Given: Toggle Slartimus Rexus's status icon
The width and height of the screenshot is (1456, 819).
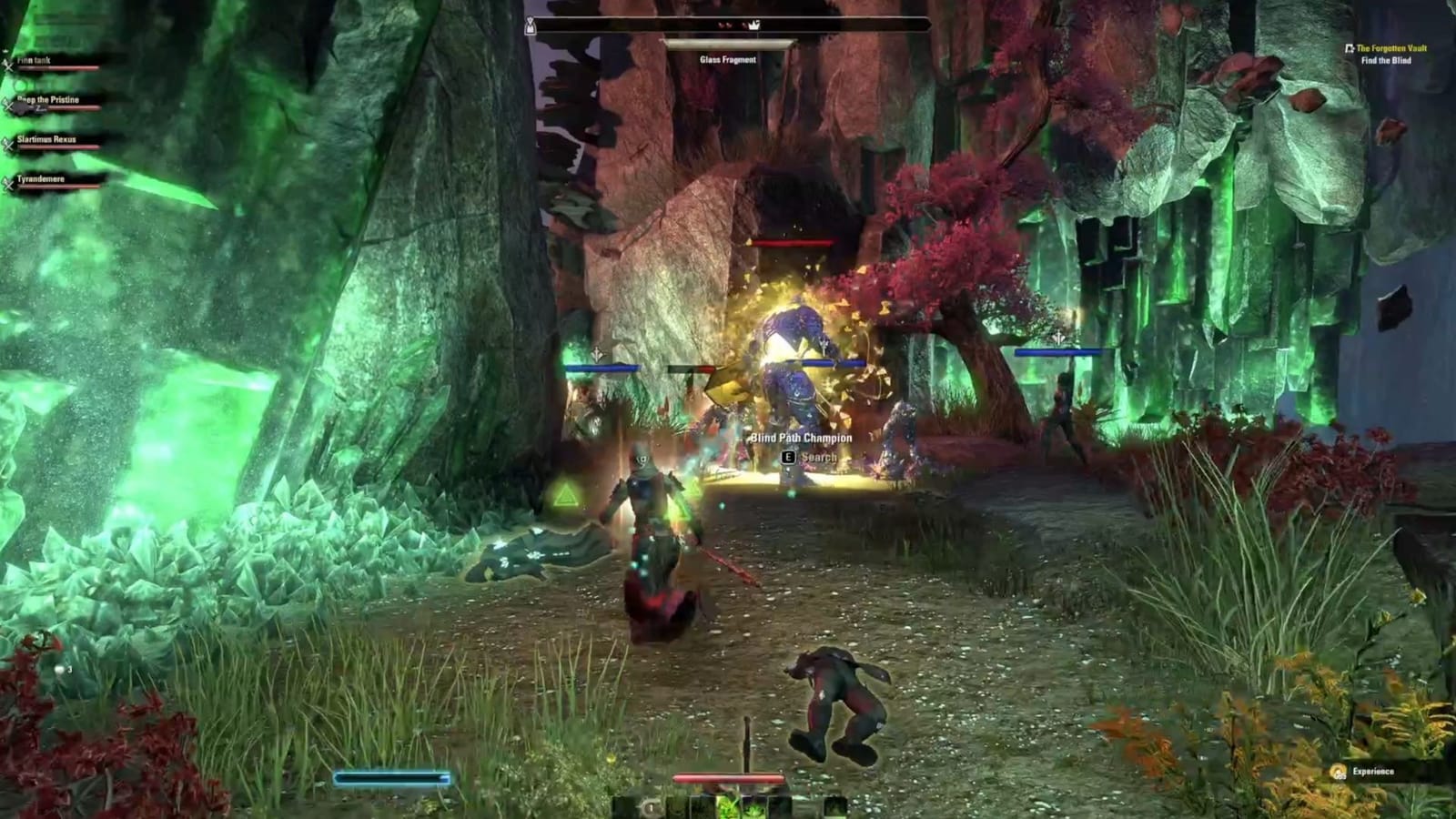Looking at the screenshot, I should [6, 144].
